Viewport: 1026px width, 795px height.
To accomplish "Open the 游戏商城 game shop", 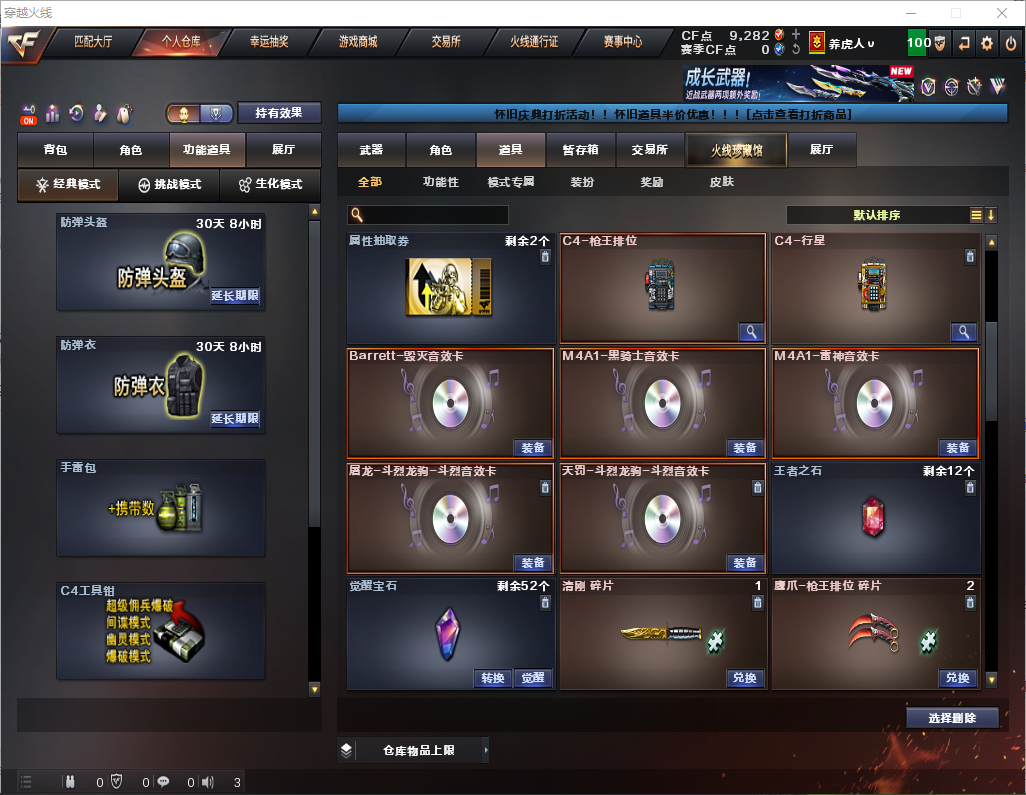I will click(357, 42).
